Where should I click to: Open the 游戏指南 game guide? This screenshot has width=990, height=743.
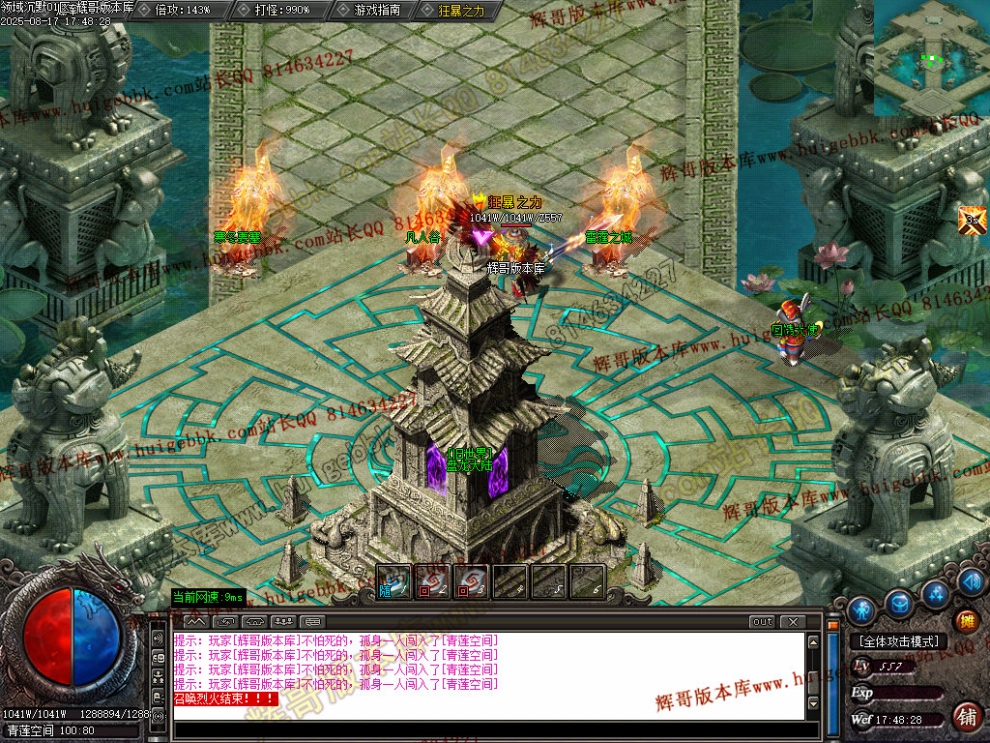[377, 10]
